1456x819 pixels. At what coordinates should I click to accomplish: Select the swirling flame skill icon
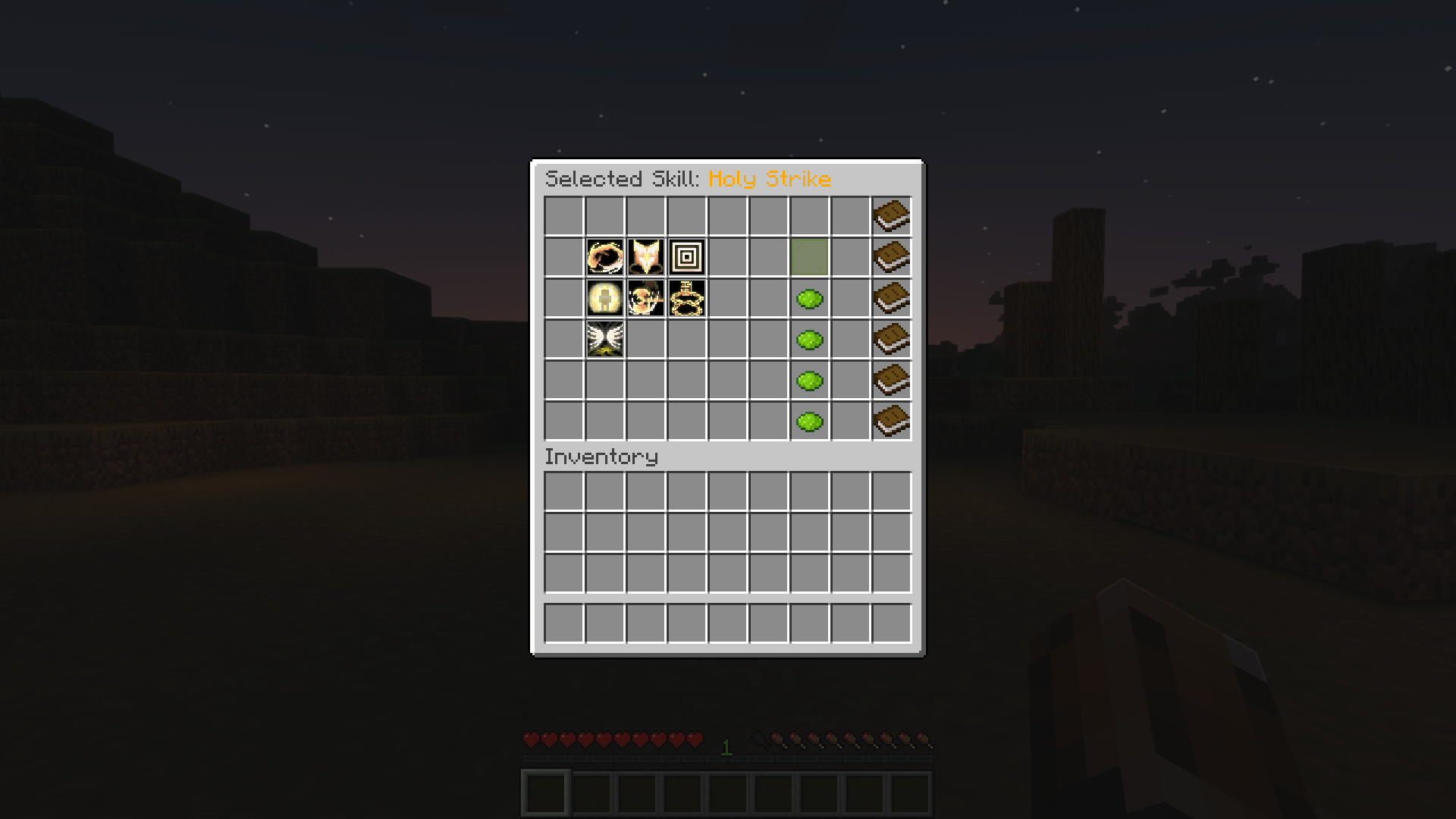coord(604,258)
